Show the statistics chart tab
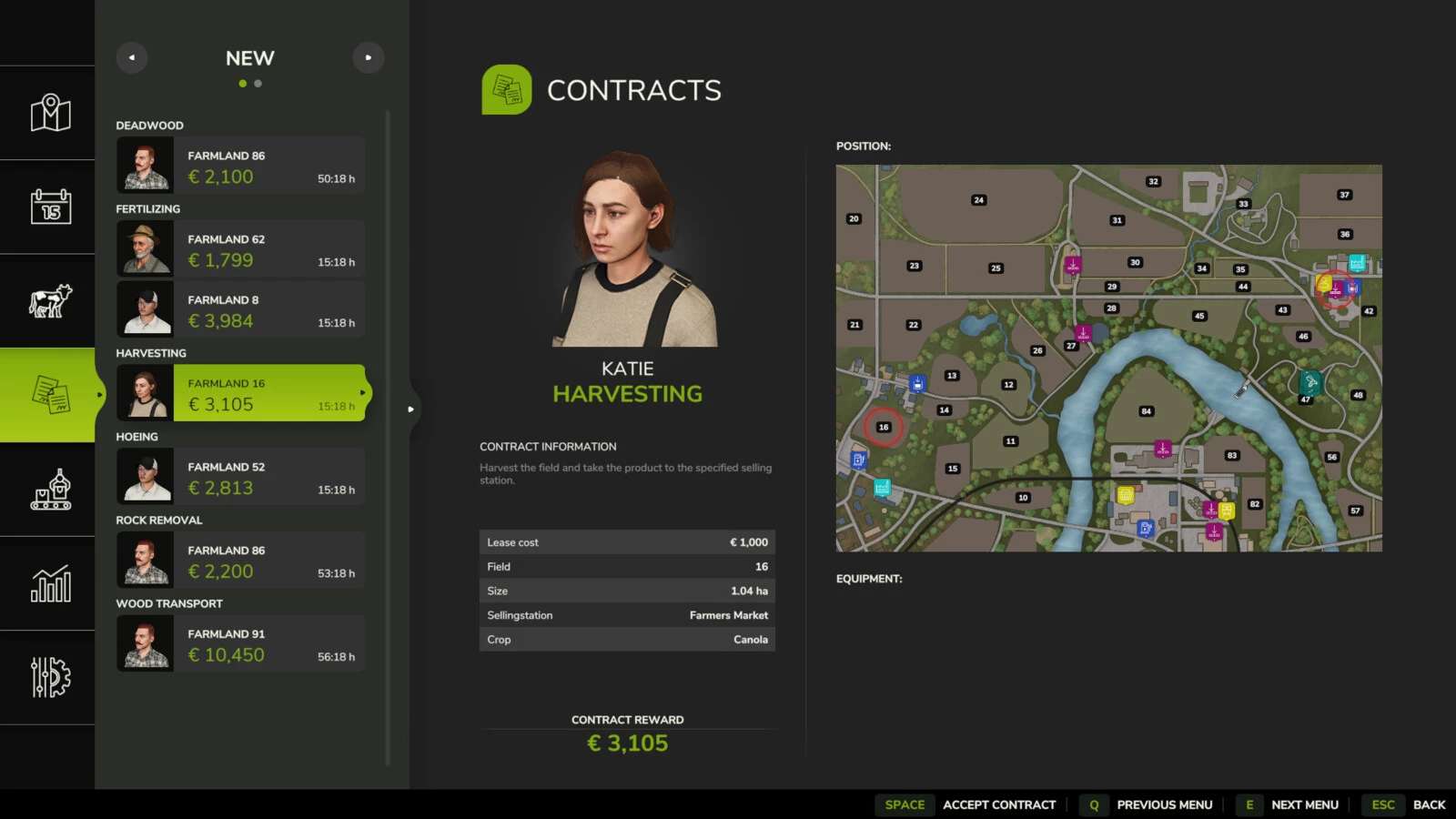 click(x=50, y=583)
